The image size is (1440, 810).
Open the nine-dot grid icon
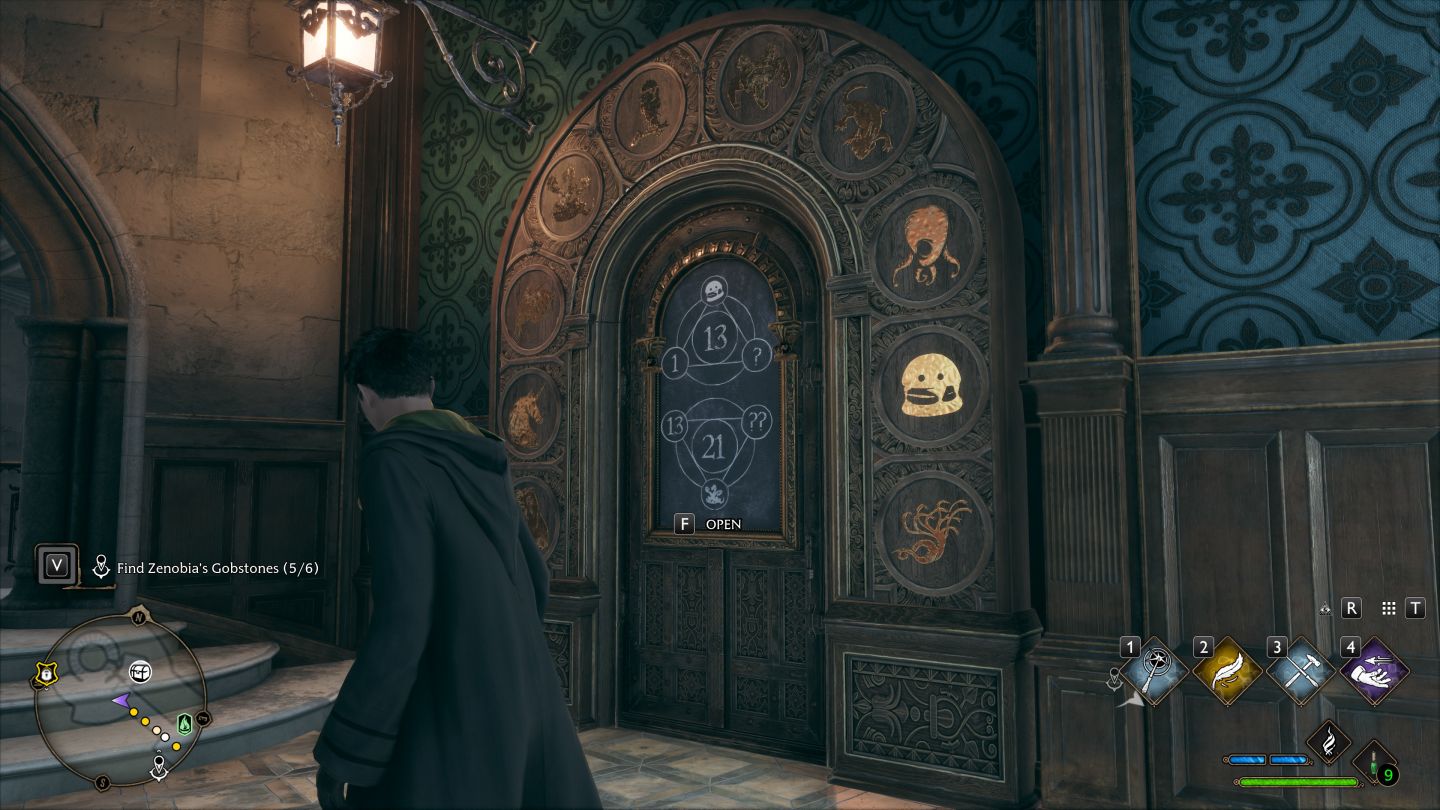point(1388,608)
